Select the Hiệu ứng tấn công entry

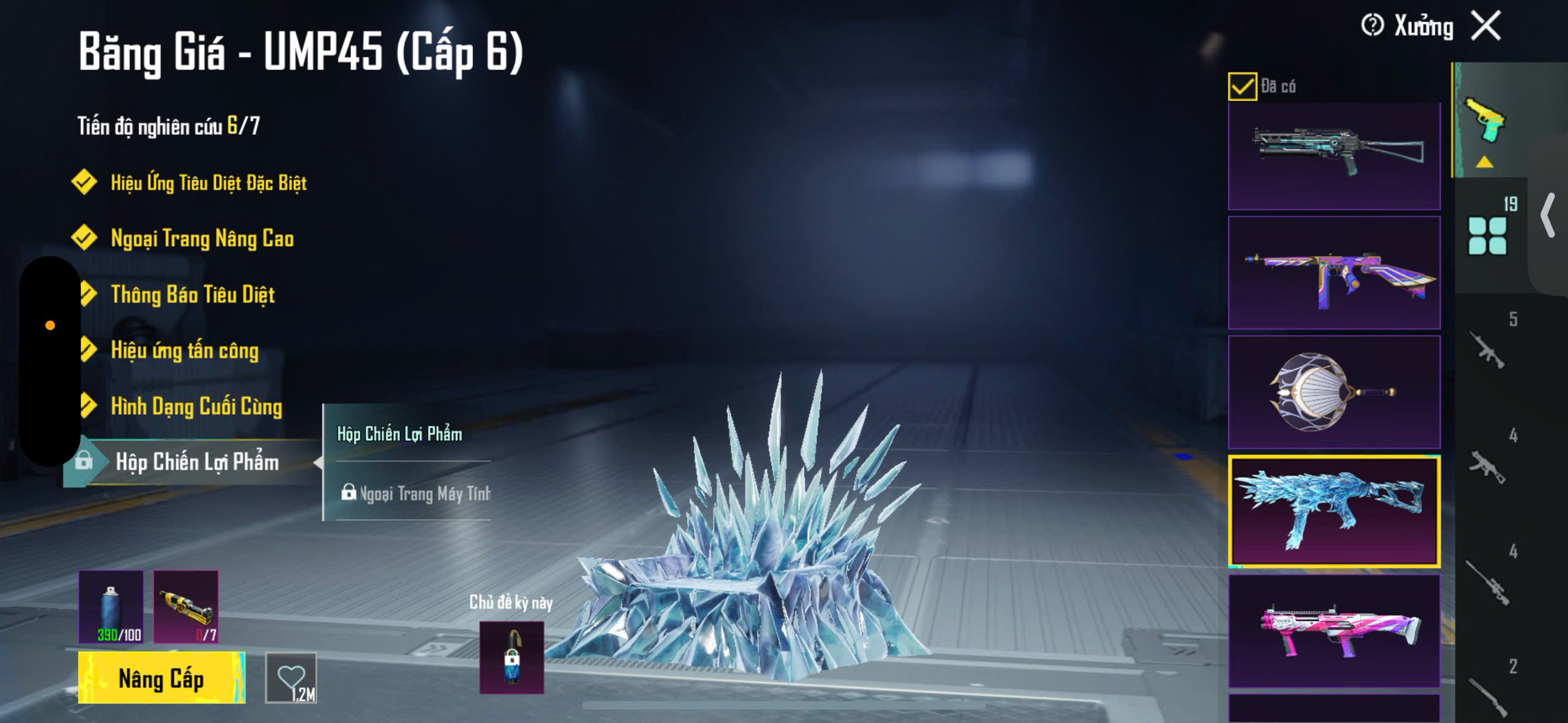(184, 350)
